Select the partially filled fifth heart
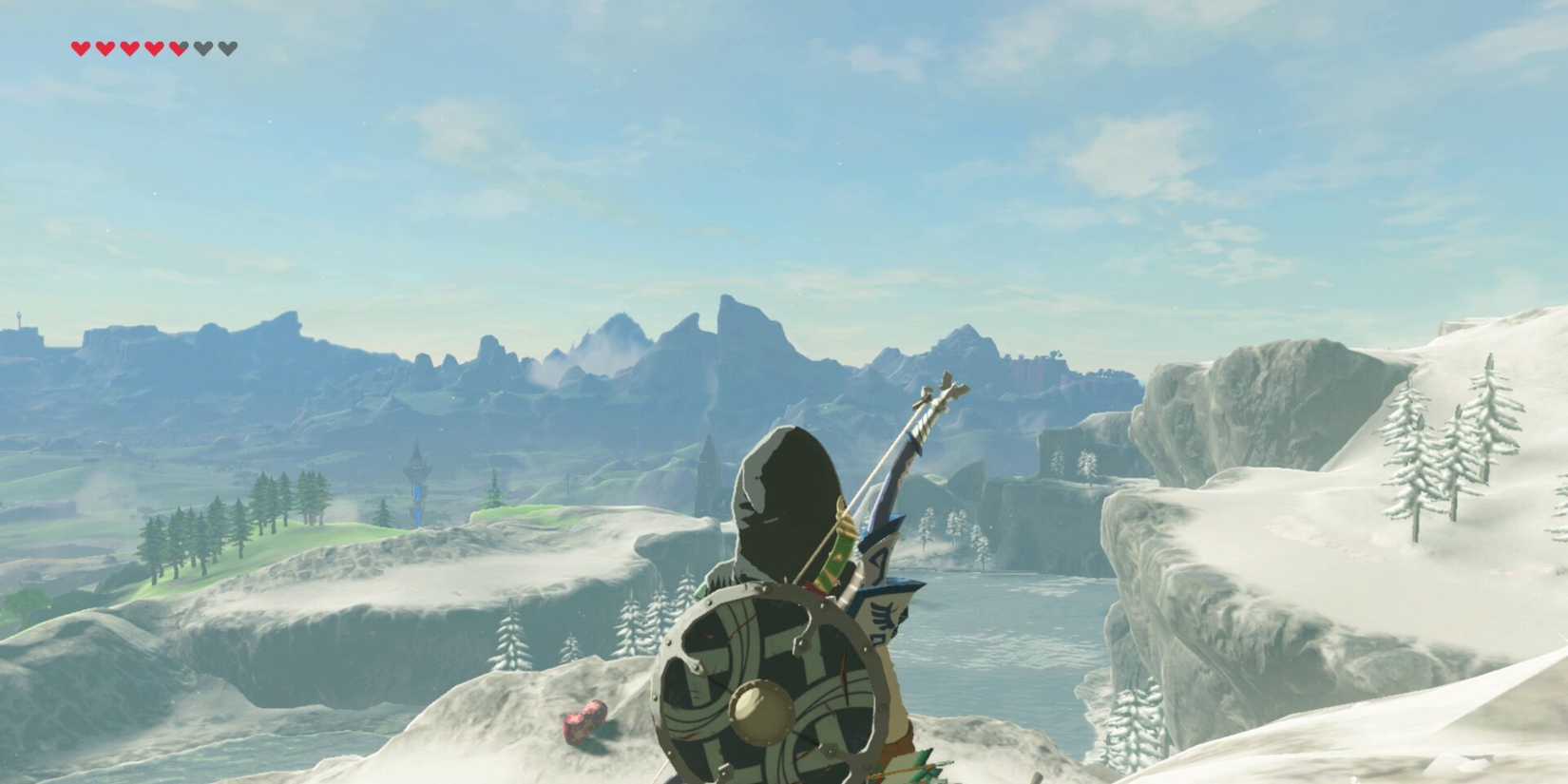1568x784 pixels. (x=179, y=48)
